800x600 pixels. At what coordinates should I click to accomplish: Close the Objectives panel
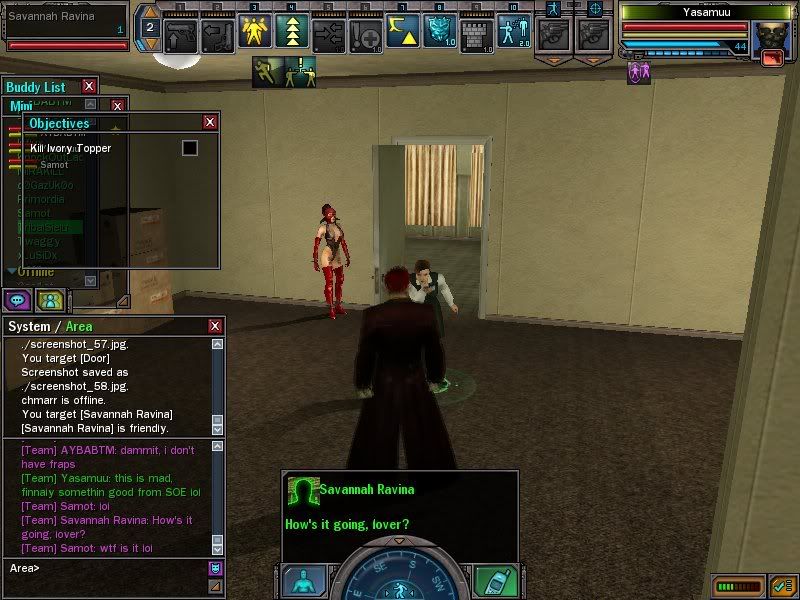pyautogui.click(x=210, y=122)
